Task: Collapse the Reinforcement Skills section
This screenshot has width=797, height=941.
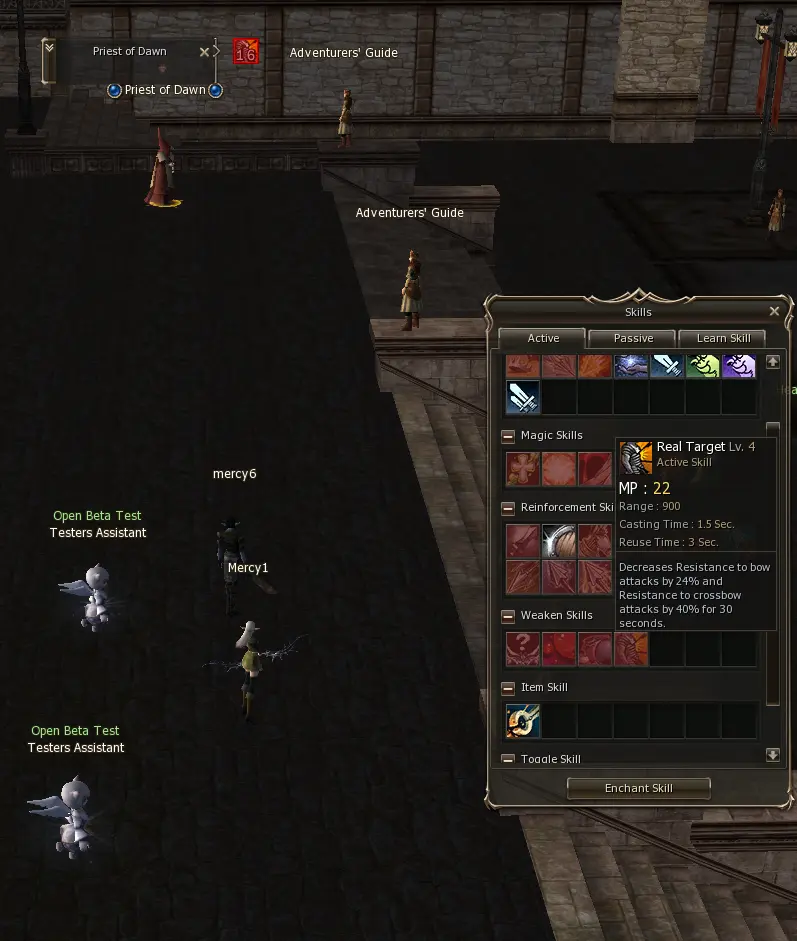Action: pos(508,508)
